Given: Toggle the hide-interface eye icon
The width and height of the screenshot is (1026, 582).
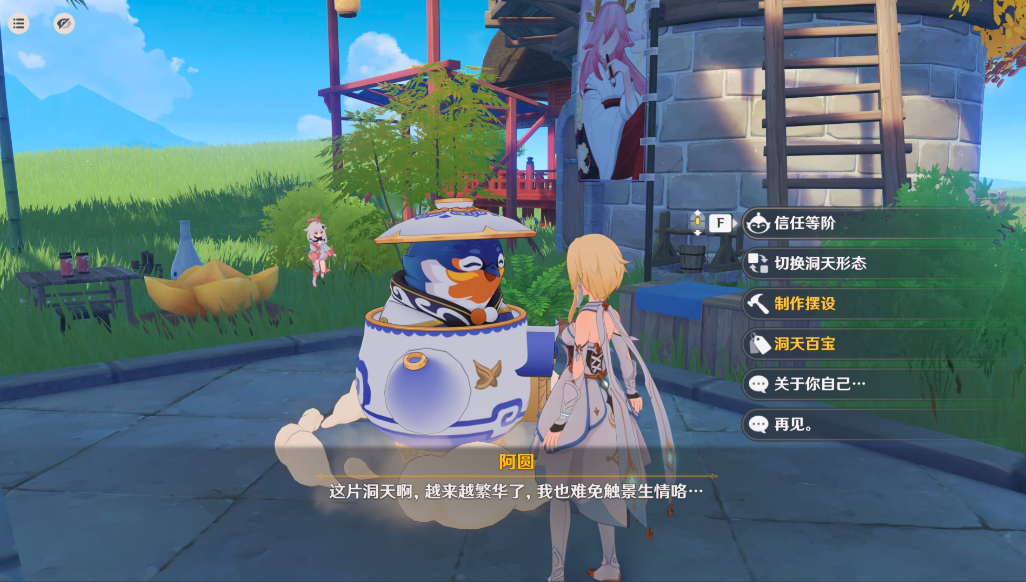Looking at the screenshot, I should click(x=64, y=23).
